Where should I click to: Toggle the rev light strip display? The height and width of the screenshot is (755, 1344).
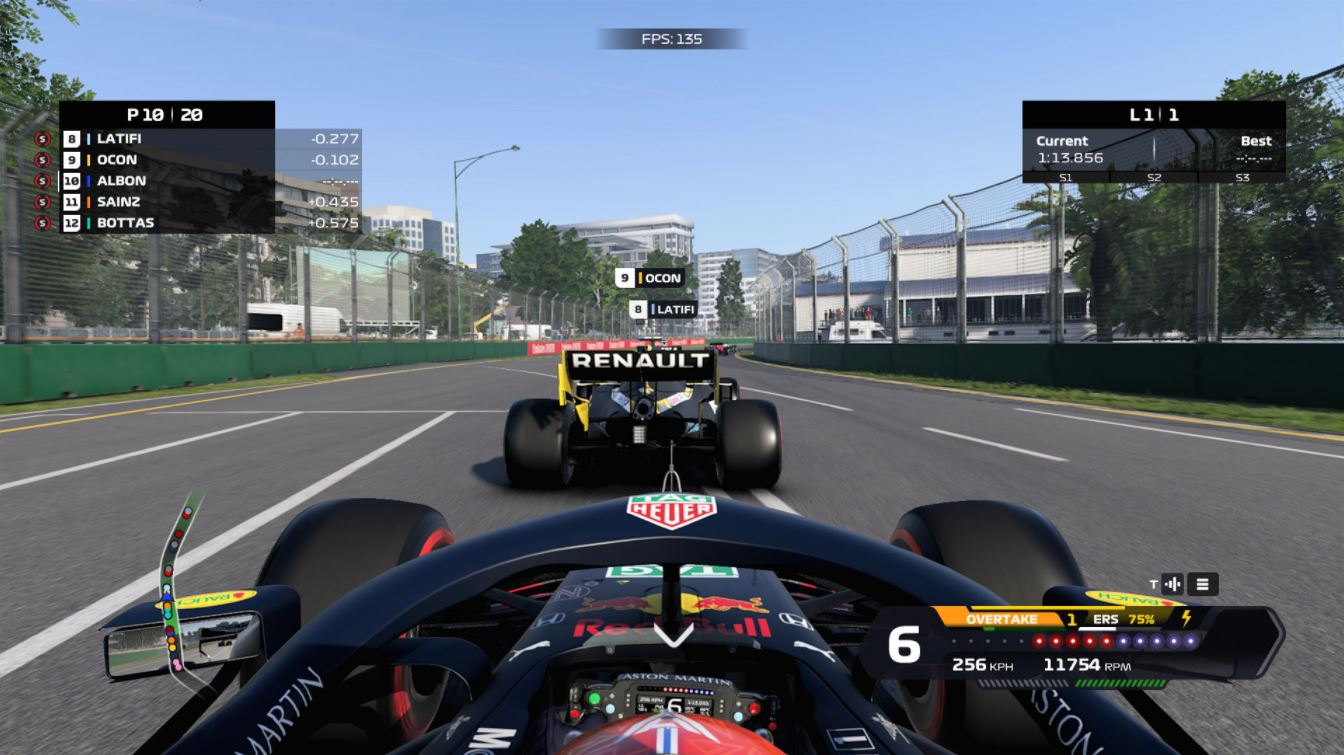pyautogui.click(x=1074, y=641)
